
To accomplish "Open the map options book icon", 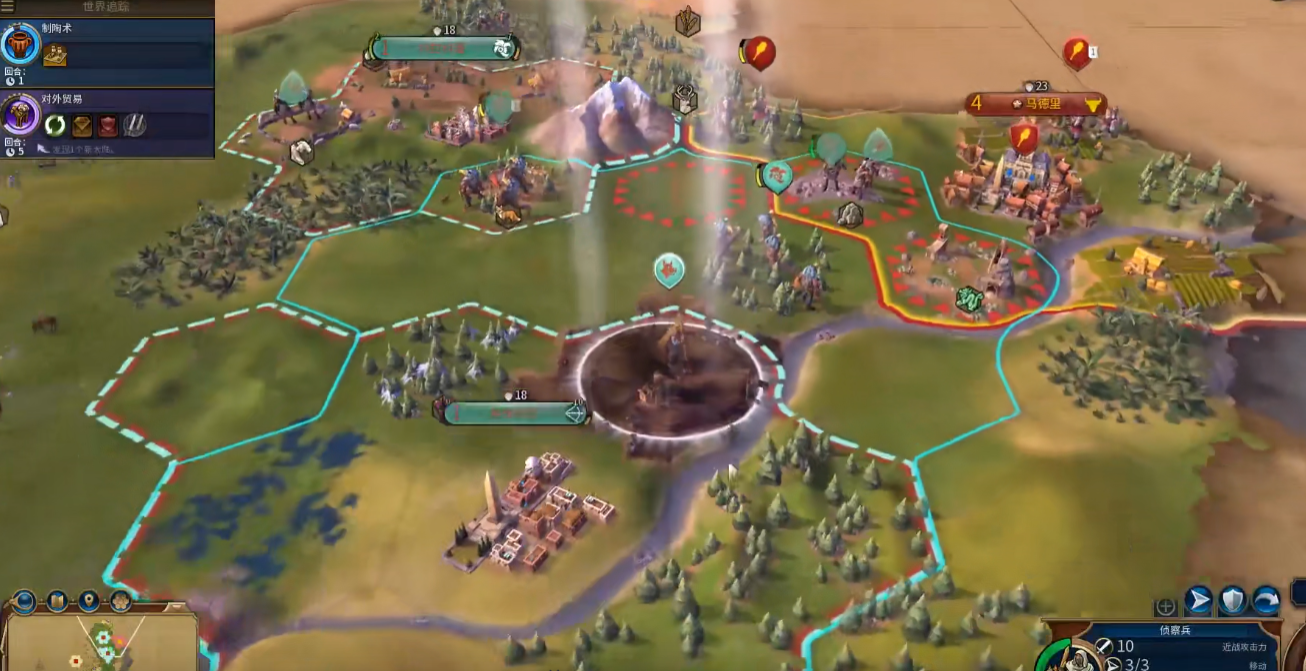I will [x=57, y=601].
